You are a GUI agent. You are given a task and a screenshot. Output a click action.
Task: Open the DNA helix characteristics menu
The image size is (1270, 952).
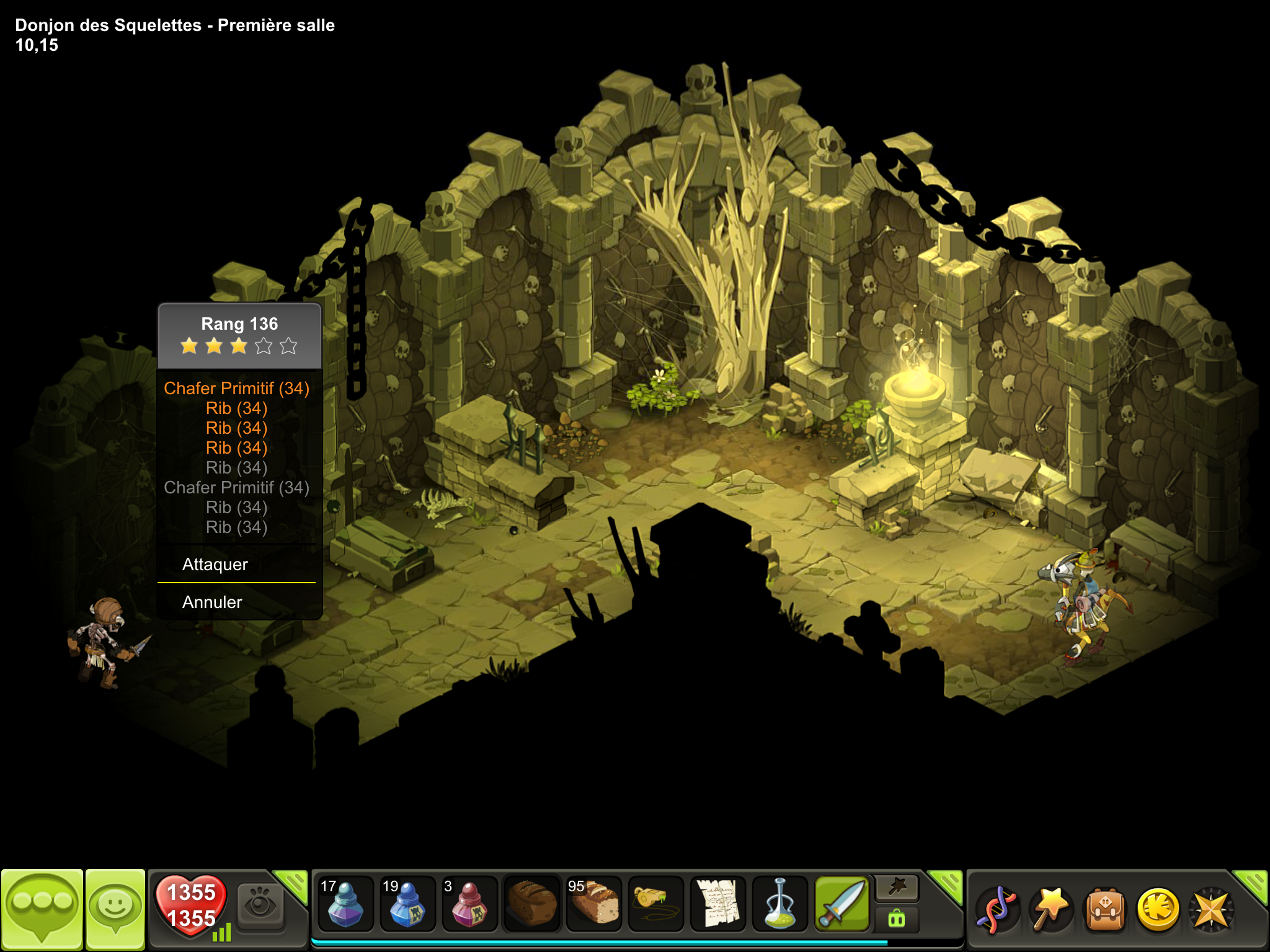(x=996, y=910)
